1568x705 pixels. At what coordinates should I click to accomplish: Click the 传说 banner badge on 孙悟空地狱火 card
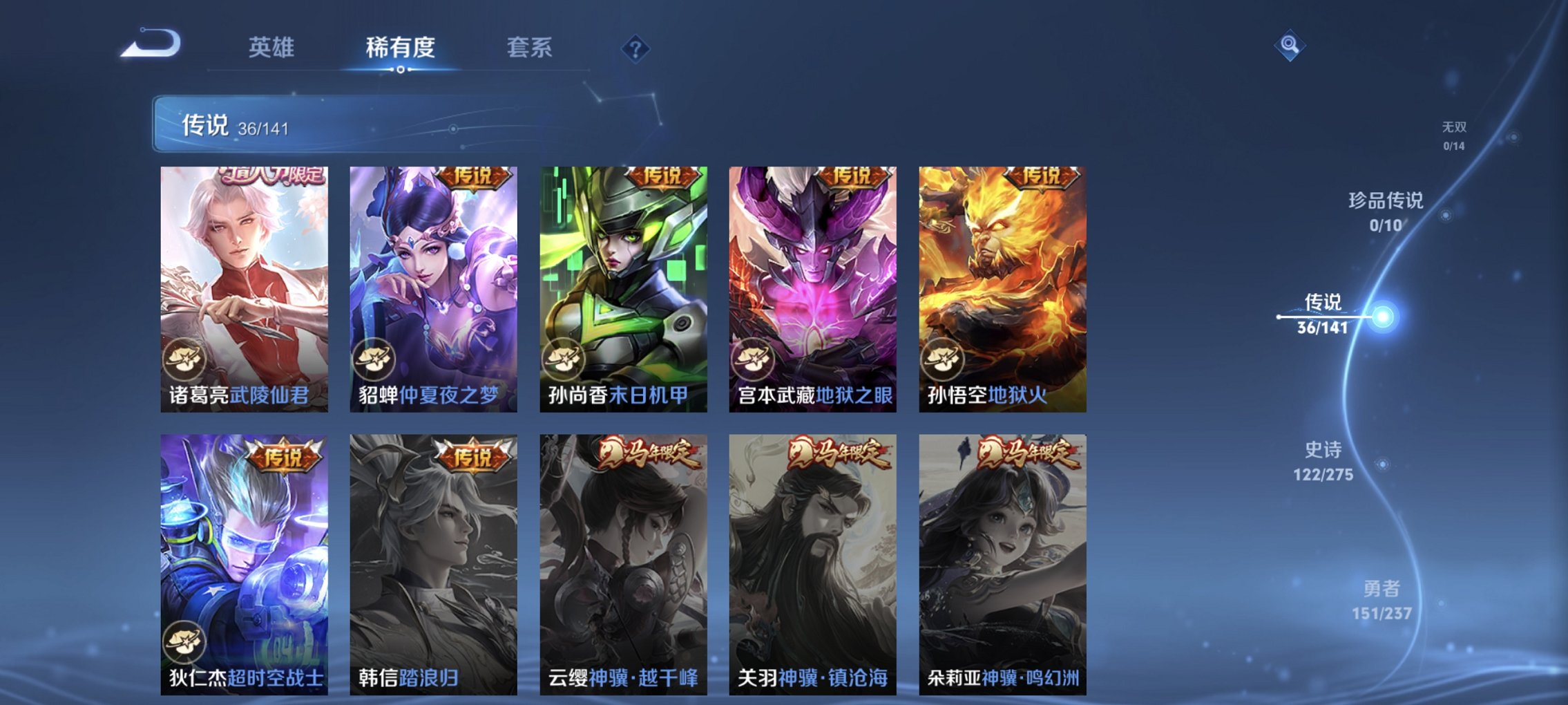[1043, 177]
